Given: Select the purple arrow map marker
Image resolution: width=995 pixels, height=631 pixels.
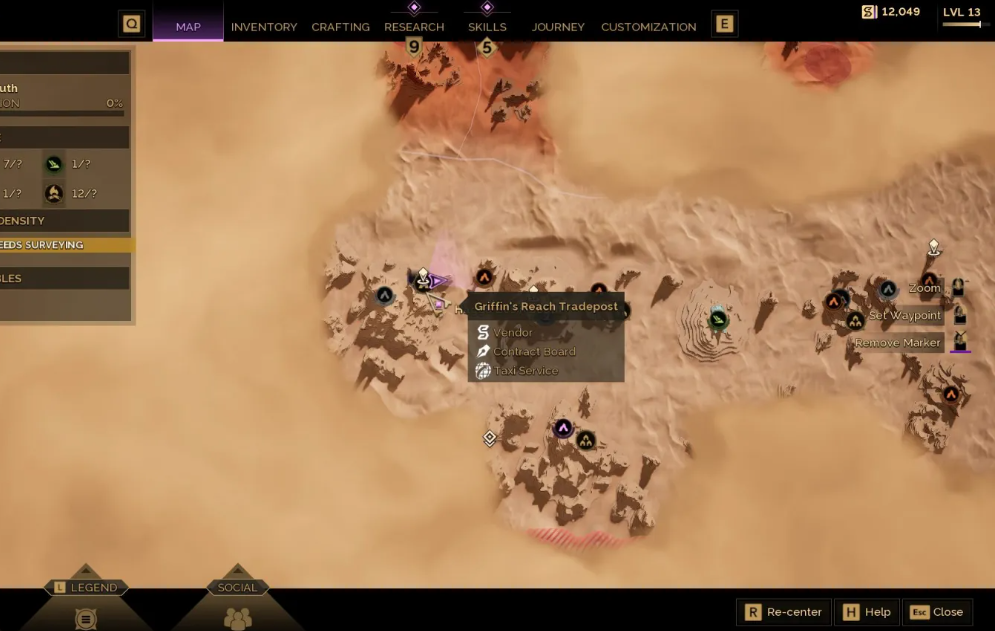Looking at the screenshot, I should click(563, 429).
